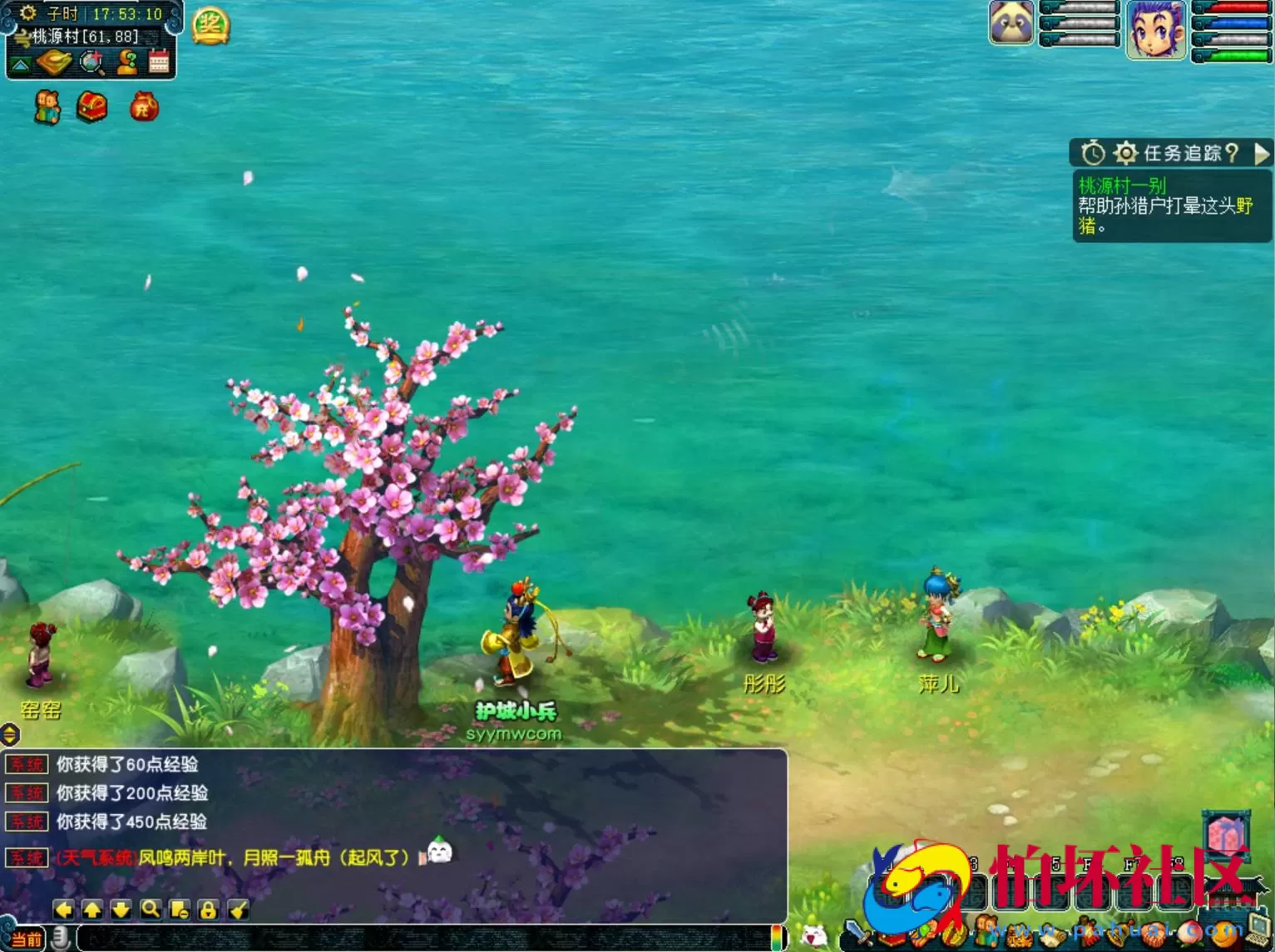Open the green 奖 reward badge

pyautogui.click(x=210, y=27)
